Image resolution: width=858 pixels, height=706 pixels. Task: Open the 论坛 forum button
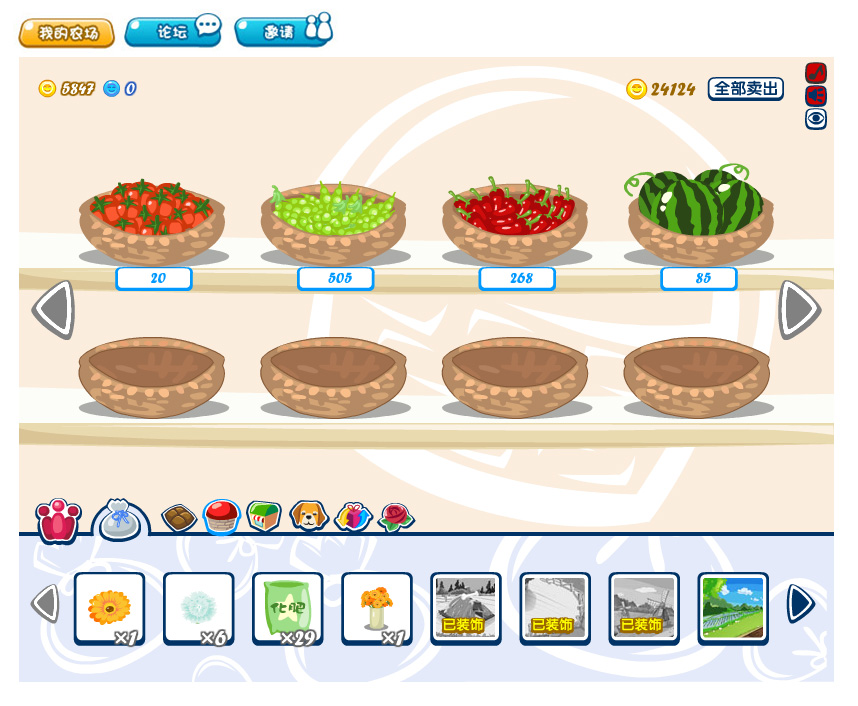coord(173,31)
